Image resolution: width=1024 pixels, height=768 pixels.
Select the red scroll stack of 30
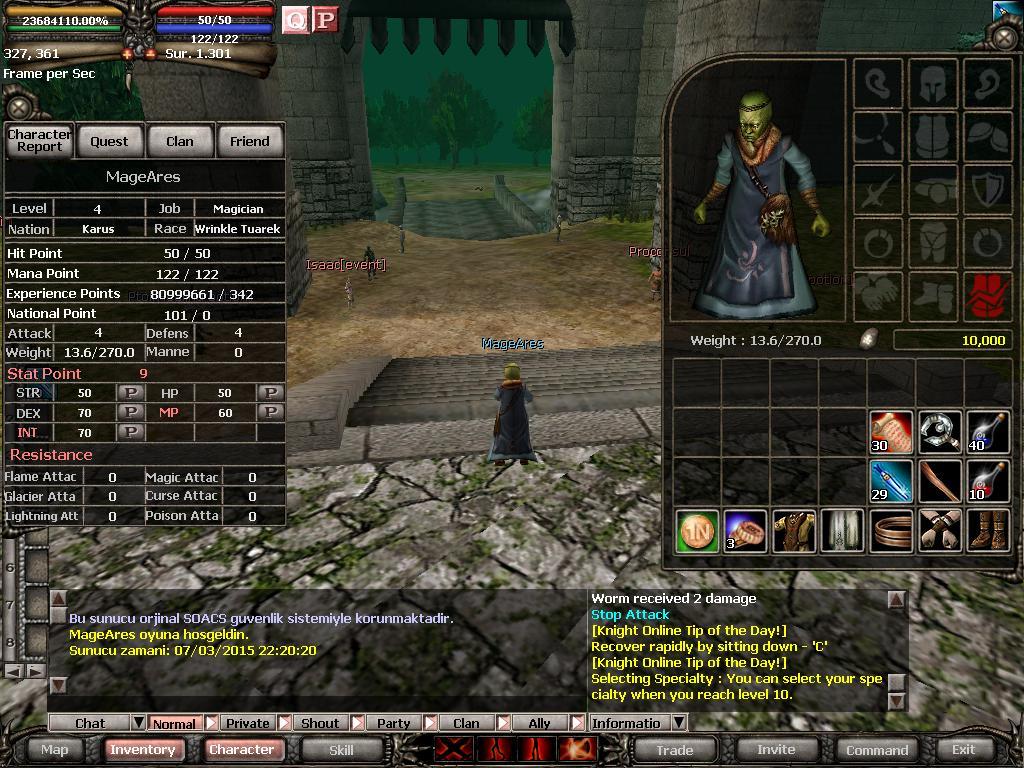coord(890,432)
